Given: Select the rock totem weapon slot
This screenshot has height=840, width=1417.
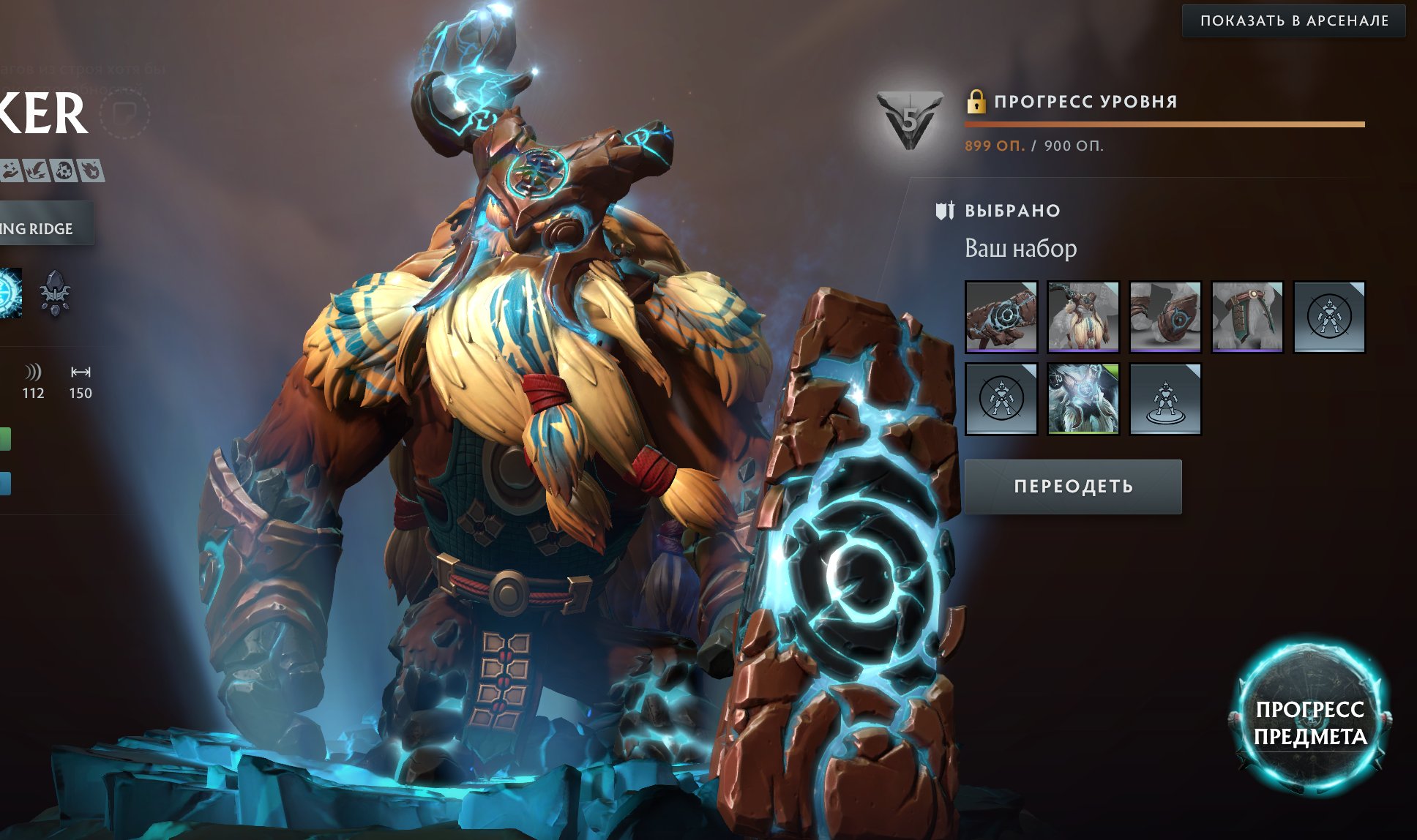Looking at the screenshot, I should click(1001, 317).
